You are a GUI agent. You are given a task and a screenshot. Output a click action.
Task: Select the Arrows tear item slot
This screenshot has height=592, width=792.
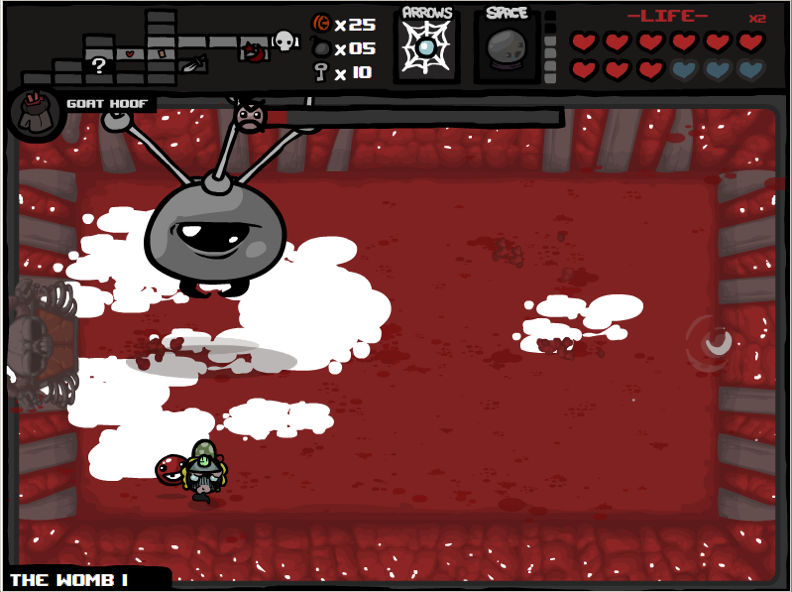point(427,47)
